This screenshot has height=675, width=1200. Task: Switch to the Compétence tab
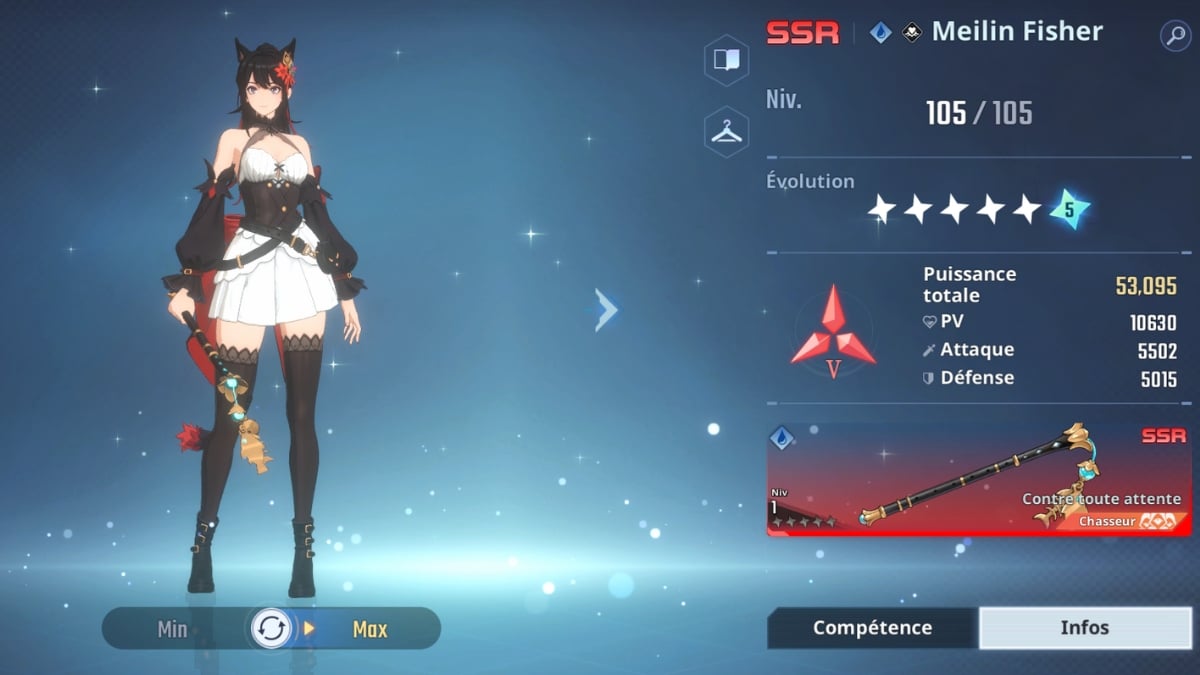click(x=872, y=628)
